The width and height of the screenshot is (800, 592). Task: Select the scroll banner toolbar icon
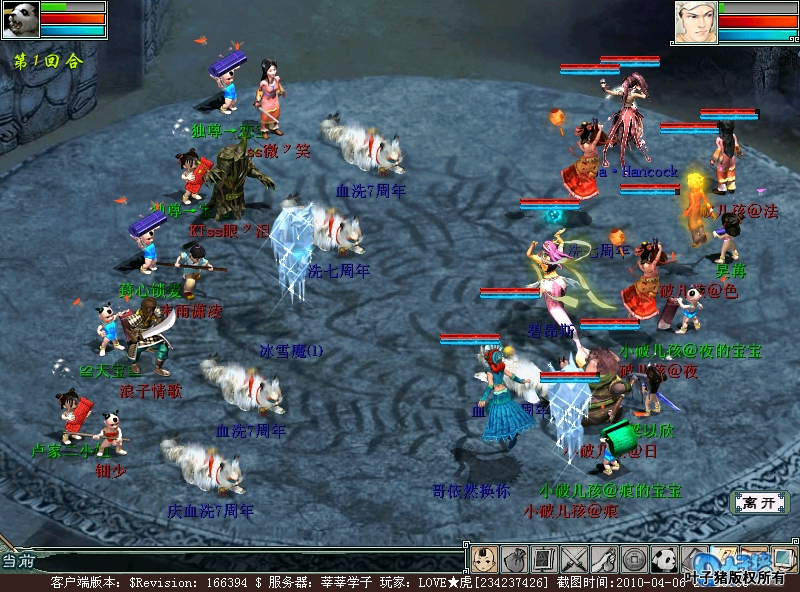pyautogui.click(x=544, y=558)
